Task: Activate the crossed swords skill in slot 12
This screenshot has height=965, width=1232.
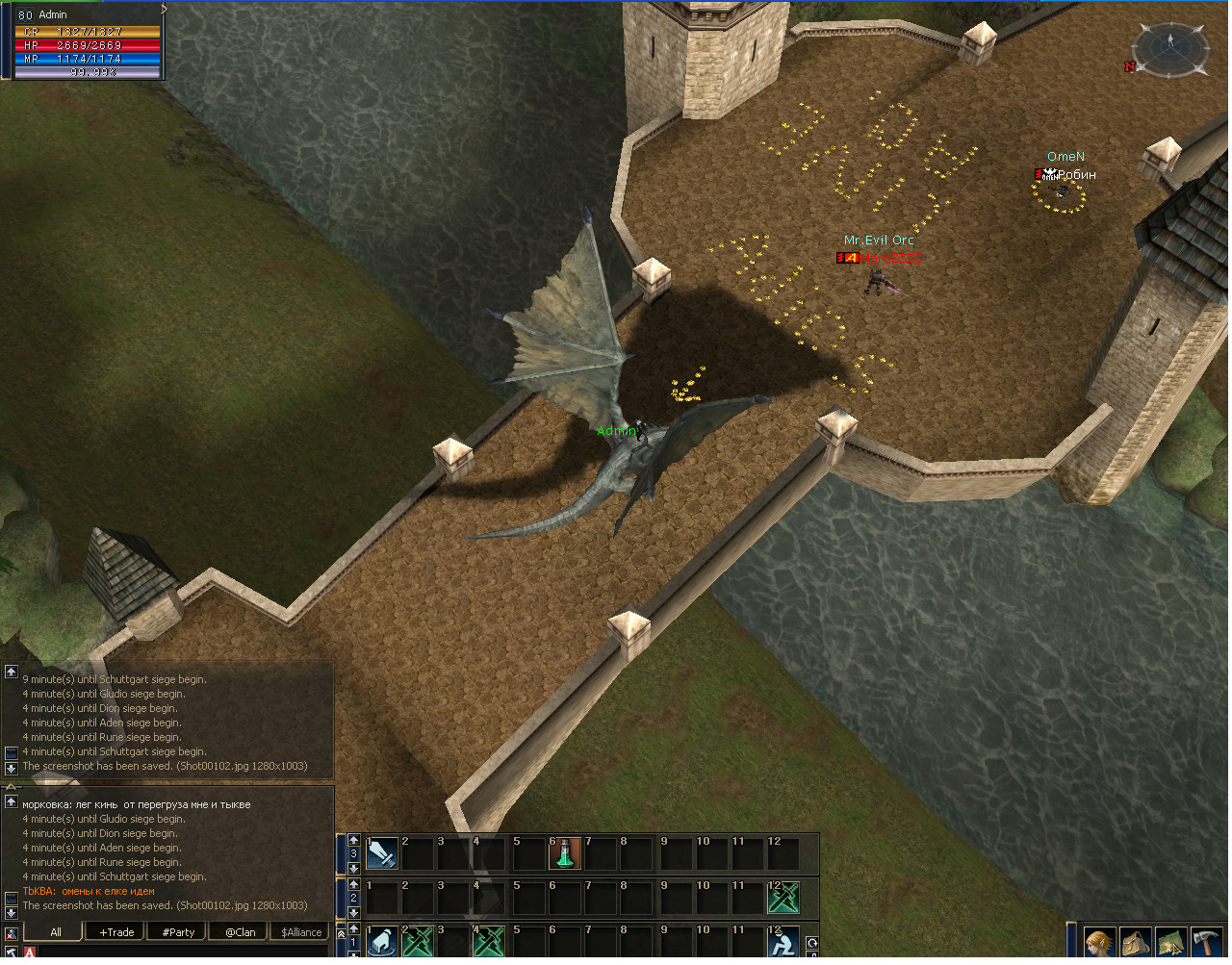Action: tap(783, 898)
